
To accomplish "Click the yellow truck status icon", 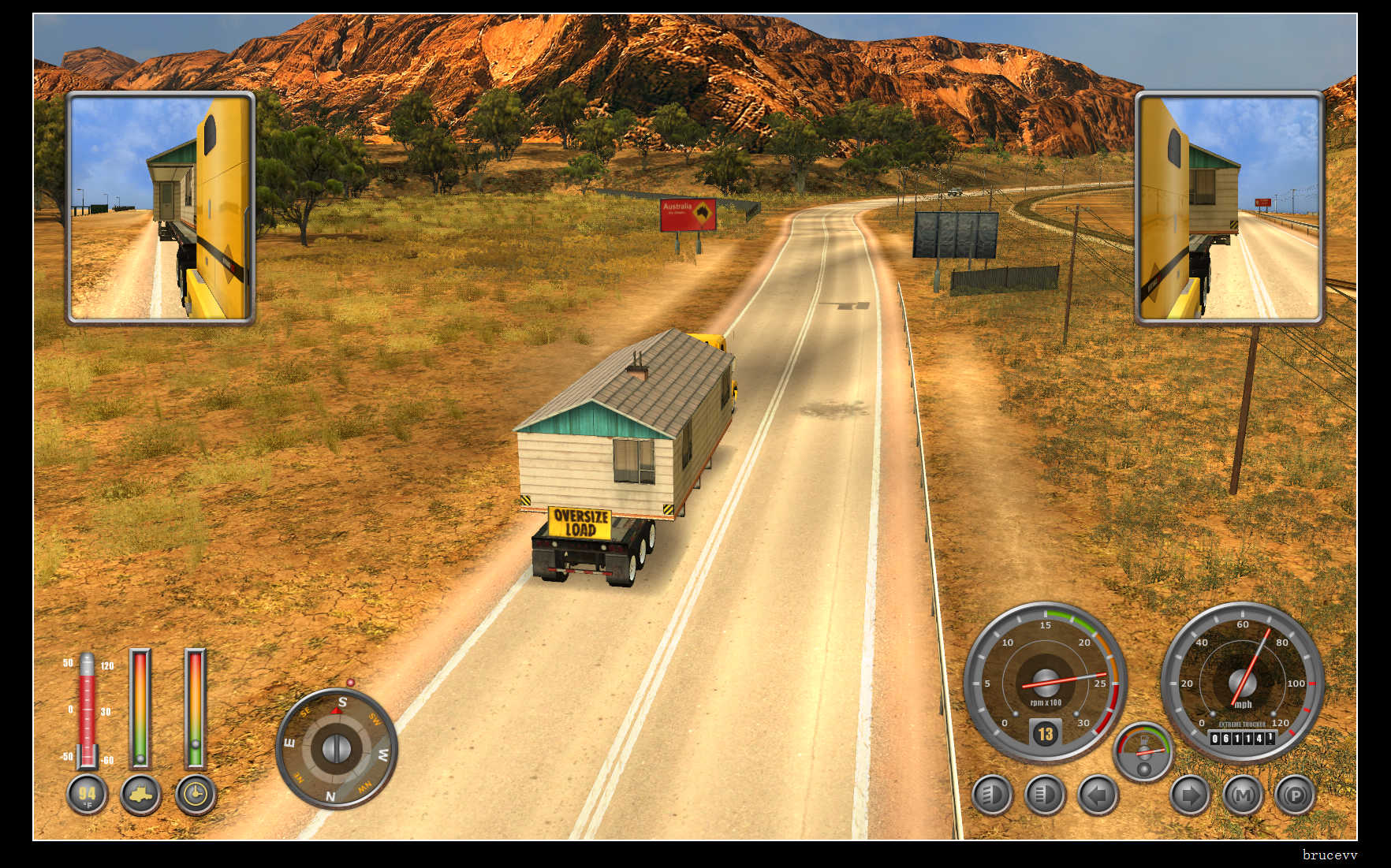I will [x=140, y=795].
